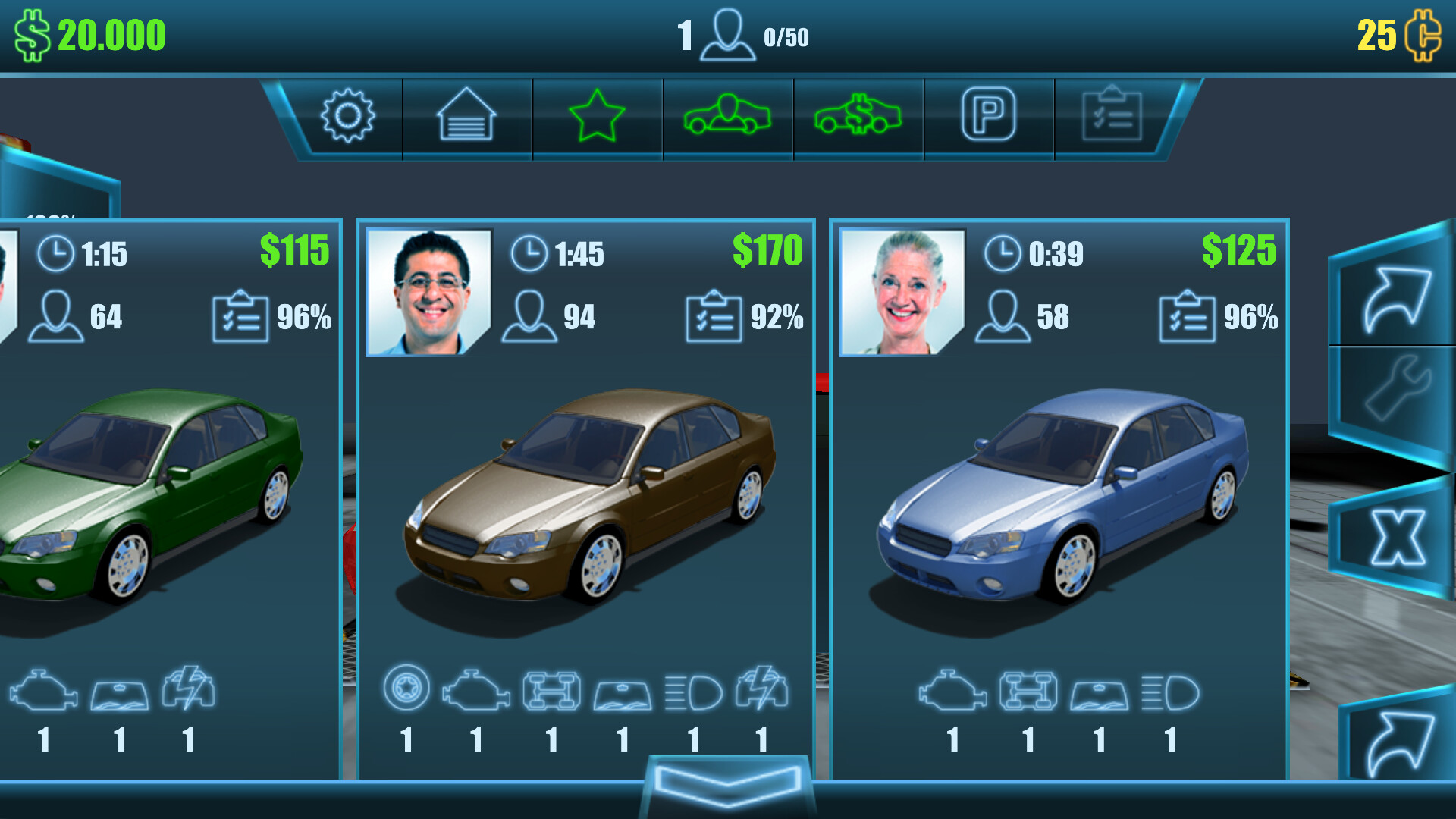Click the $20.000 money balance display
This screenshot has width=1456, height=819.
pos(91,33)
